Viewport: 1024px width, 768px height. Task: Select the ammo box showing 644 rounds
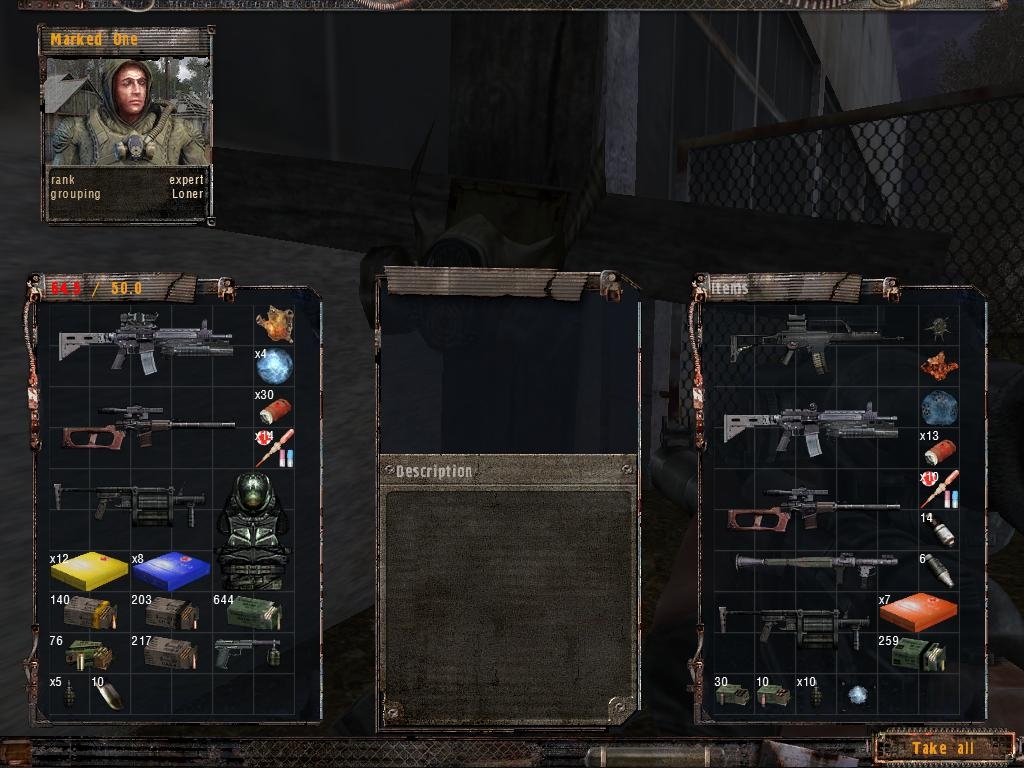(253, 613)
